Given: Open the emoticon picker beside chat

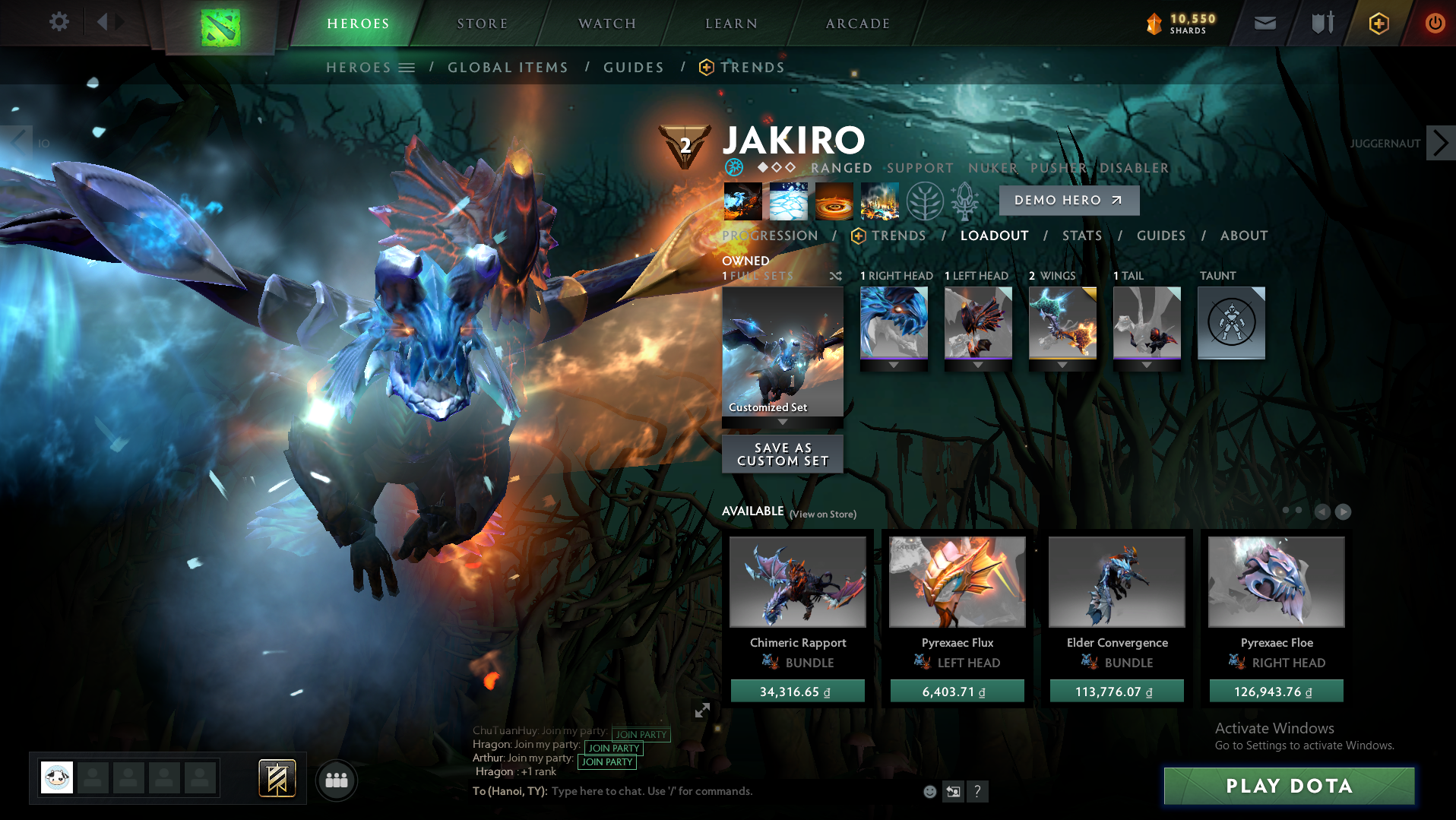Looking at the screenshot, I should 929,791.
